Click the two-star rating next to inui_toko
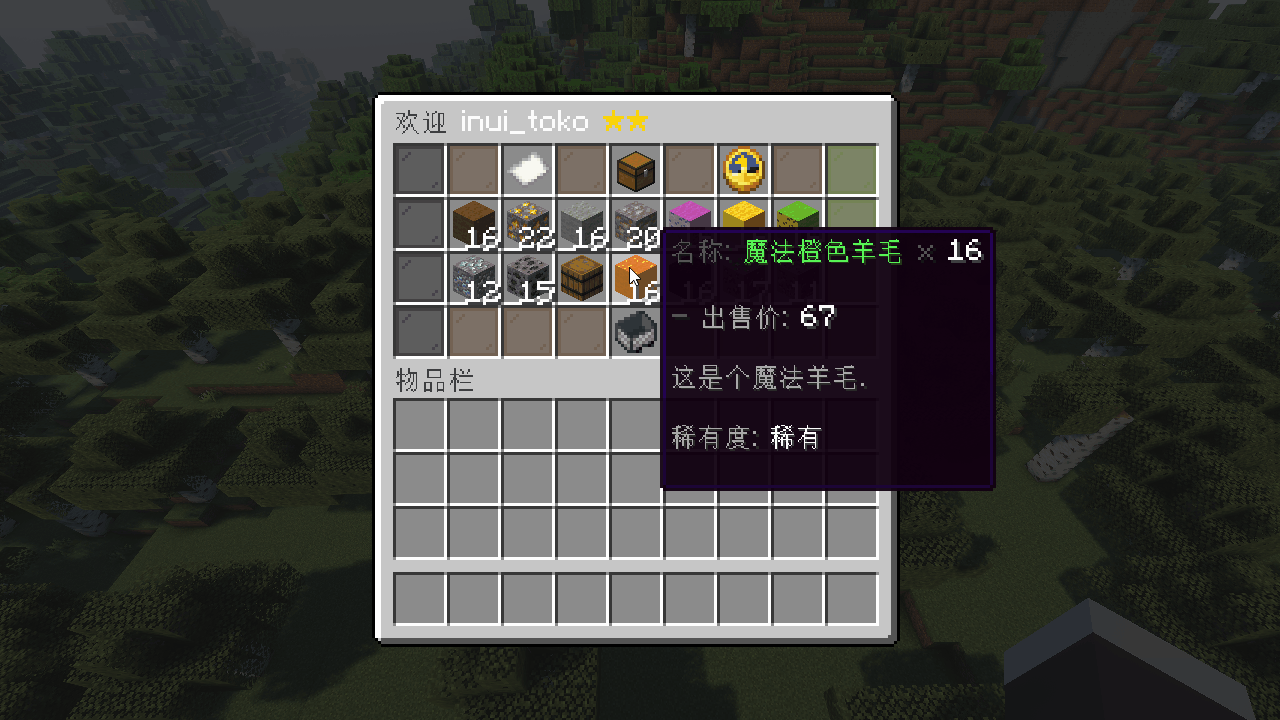Screen dimensions: 1280x720 [625, 122]
